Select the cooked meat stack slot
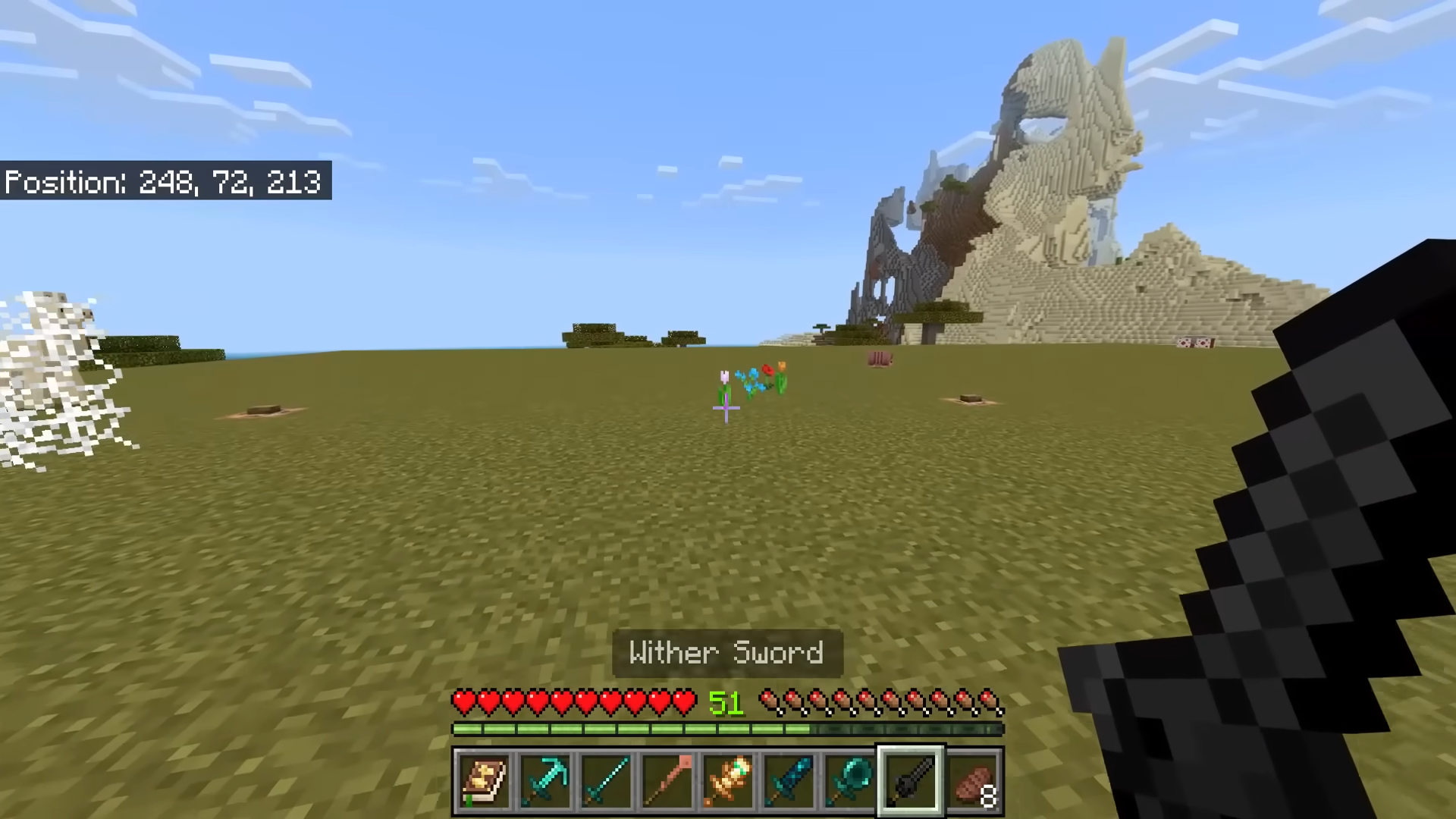1456x819 pixels. tap(974, 781)
